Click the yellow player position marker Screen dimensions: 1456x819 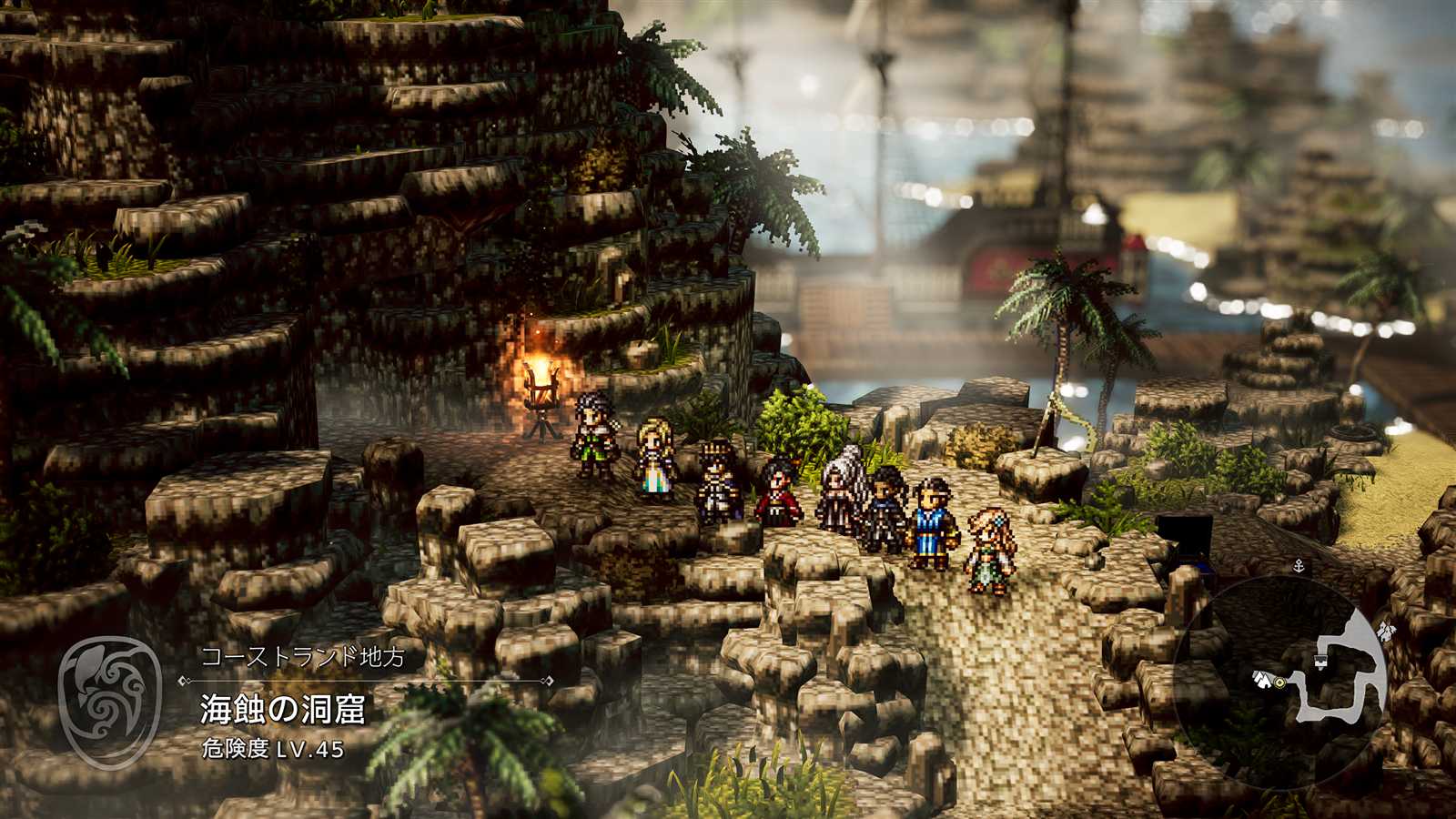[x=1279, y=681]
